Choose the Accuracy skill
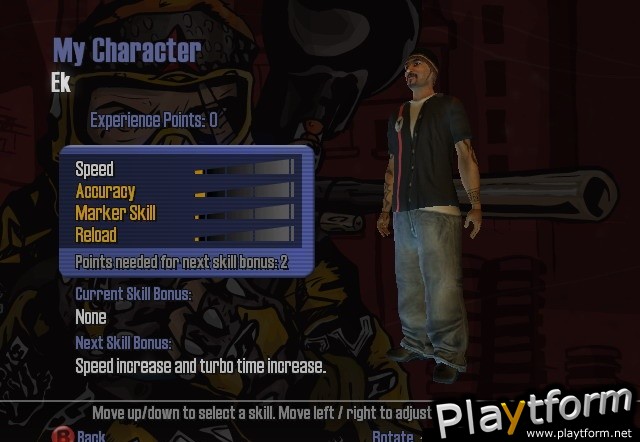This screenshot has width=640, height=442. (x=105, y=191)
